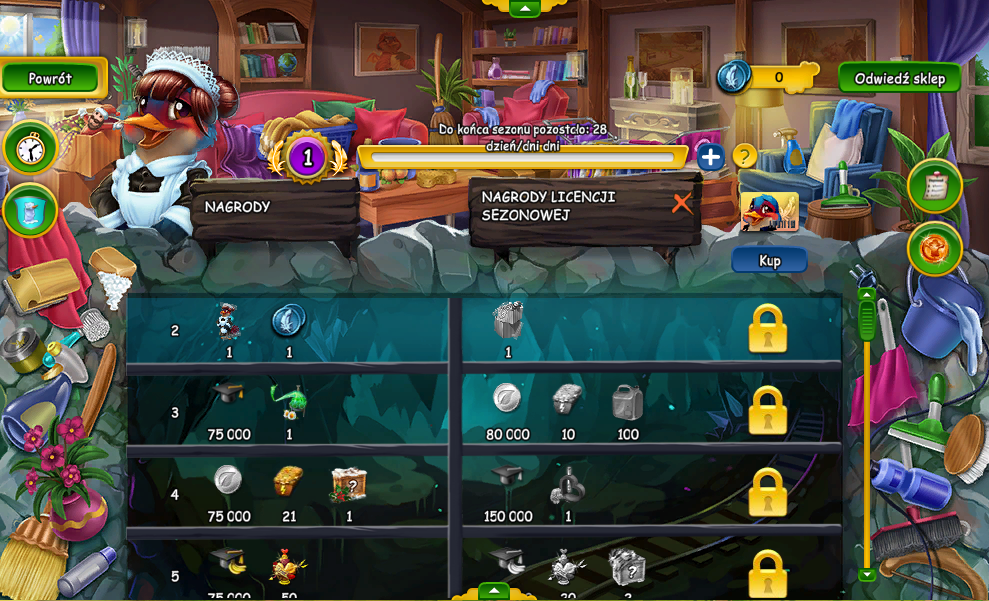Open the trash bin icon button

tap(30, 210)
